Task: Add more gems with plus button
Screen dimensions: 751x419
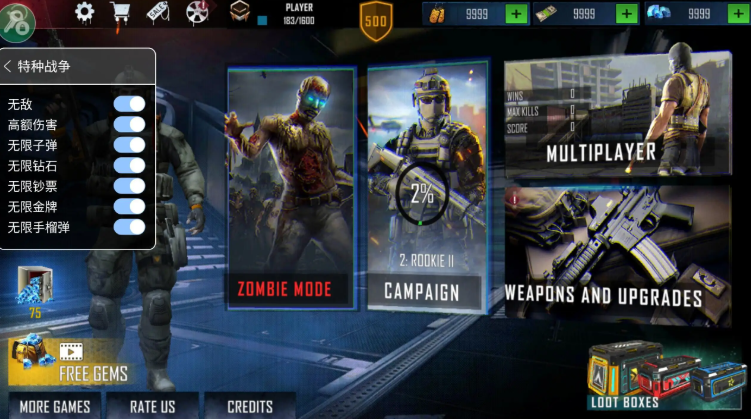Action: tap(735, 14)
